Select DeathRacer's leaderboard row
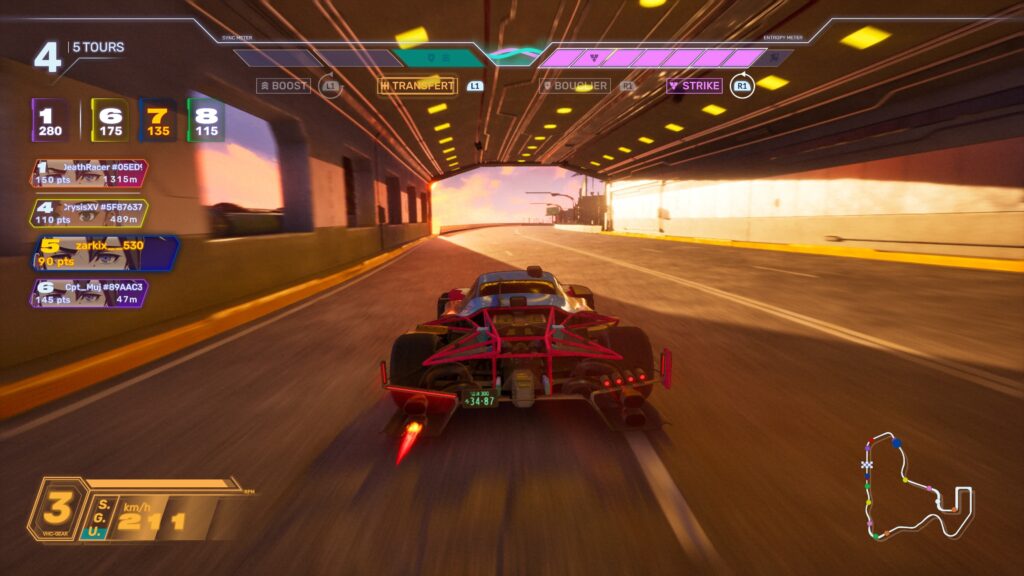 click(89, 173)
